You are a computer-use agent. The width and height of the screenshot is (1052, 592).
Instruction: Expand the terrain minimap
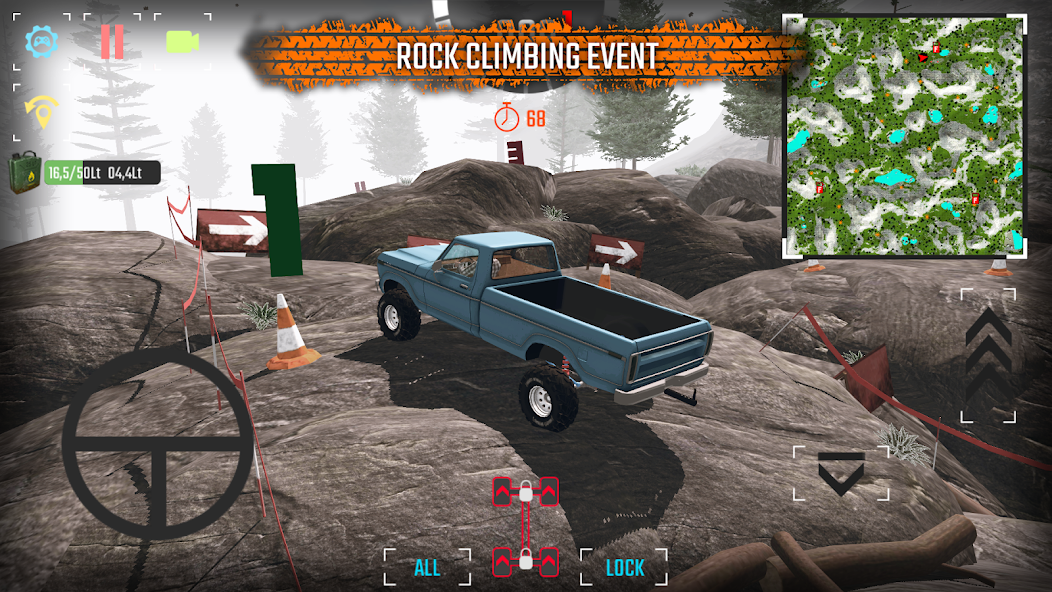point(904,136)
